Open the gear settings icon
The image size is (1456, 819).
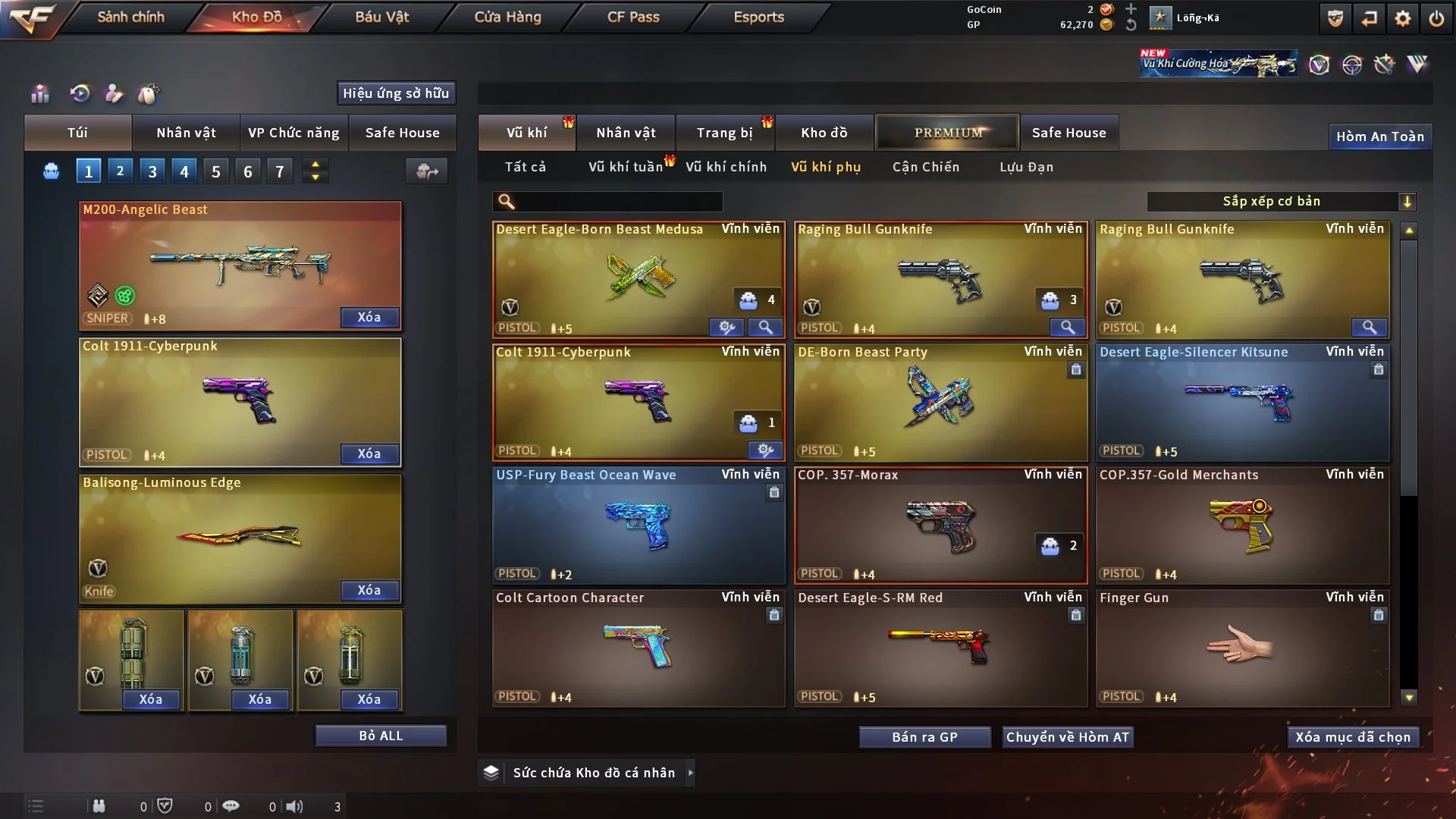[x=1403, y=18]
